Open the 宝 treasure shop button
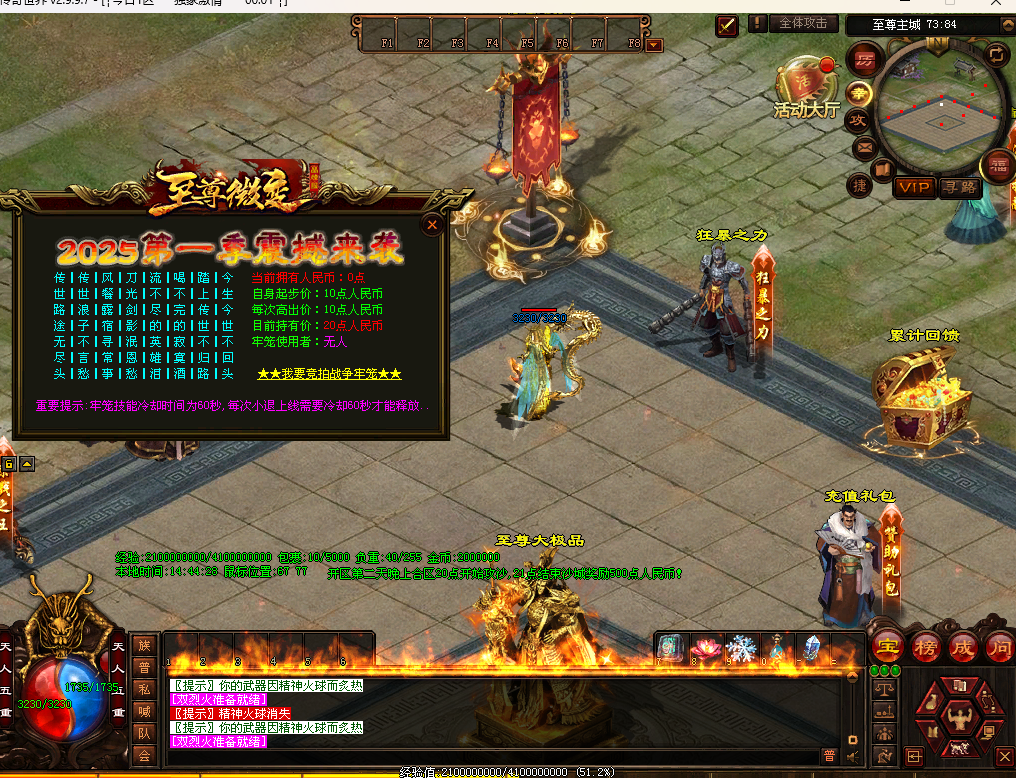The width and height of the screenshot is (1016, 778). pos(886,645)
